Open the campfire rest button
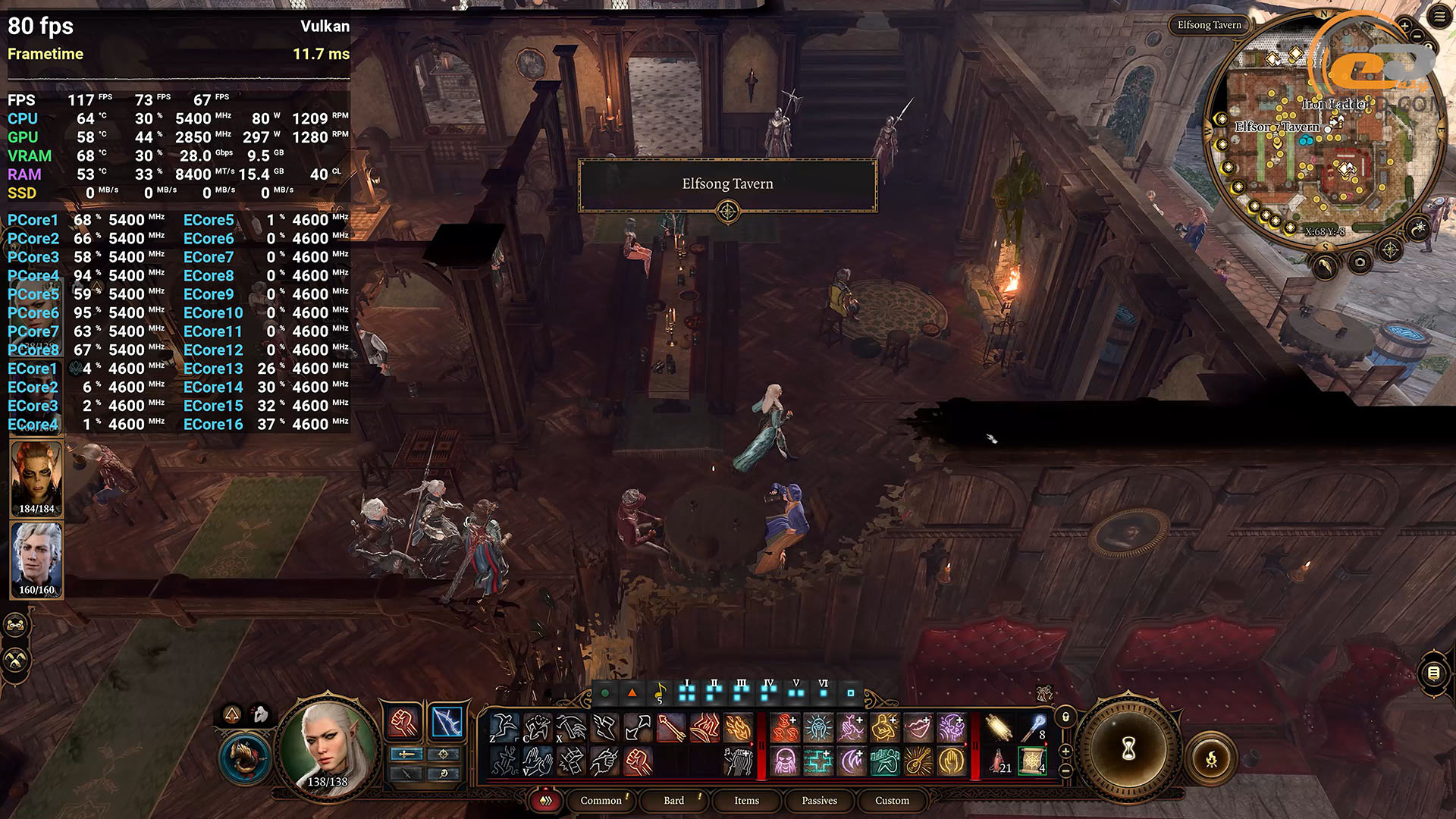1456x819 pixels. (x=1211, y=758)
